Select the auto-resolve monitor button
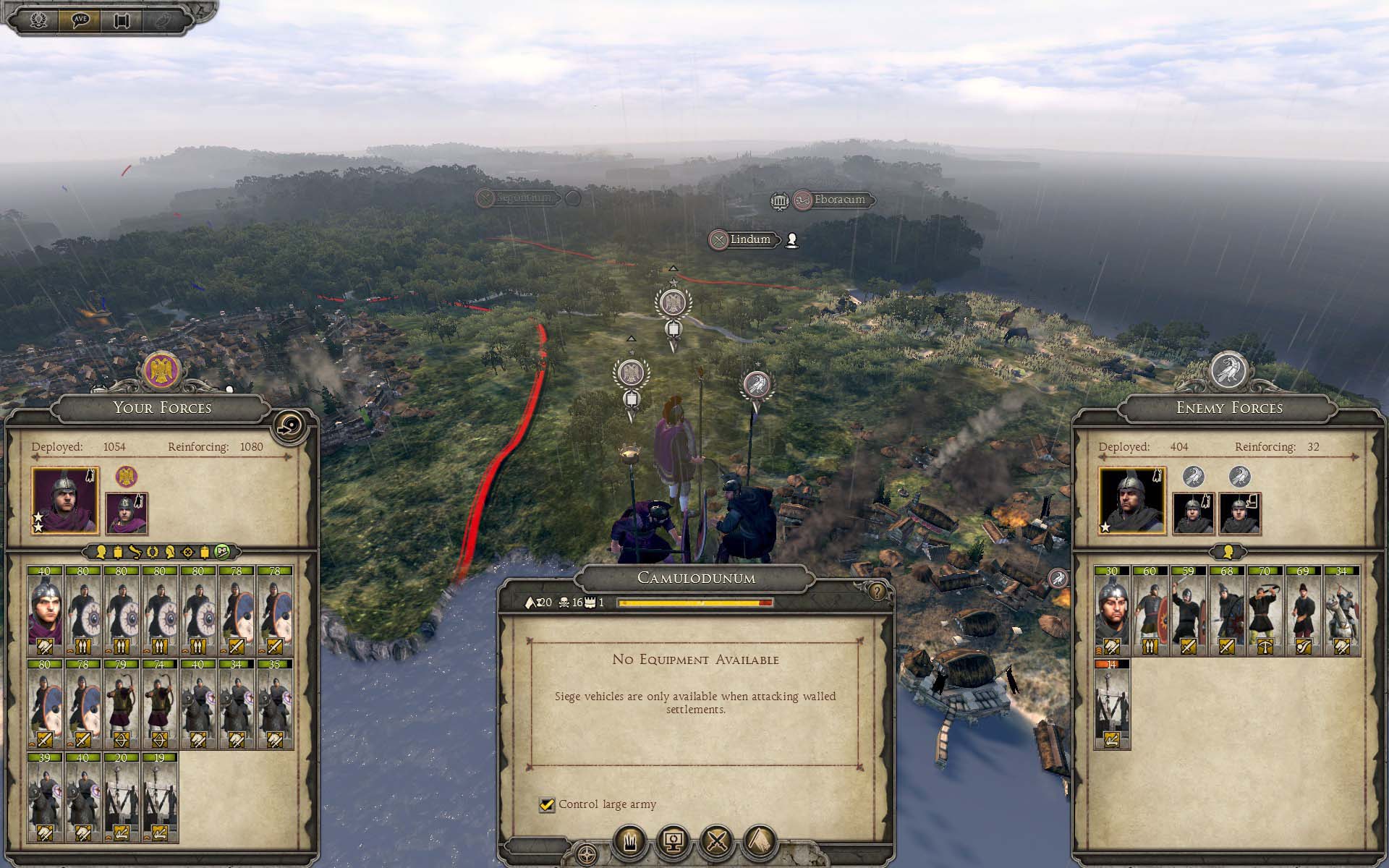 tap(674, 841)
